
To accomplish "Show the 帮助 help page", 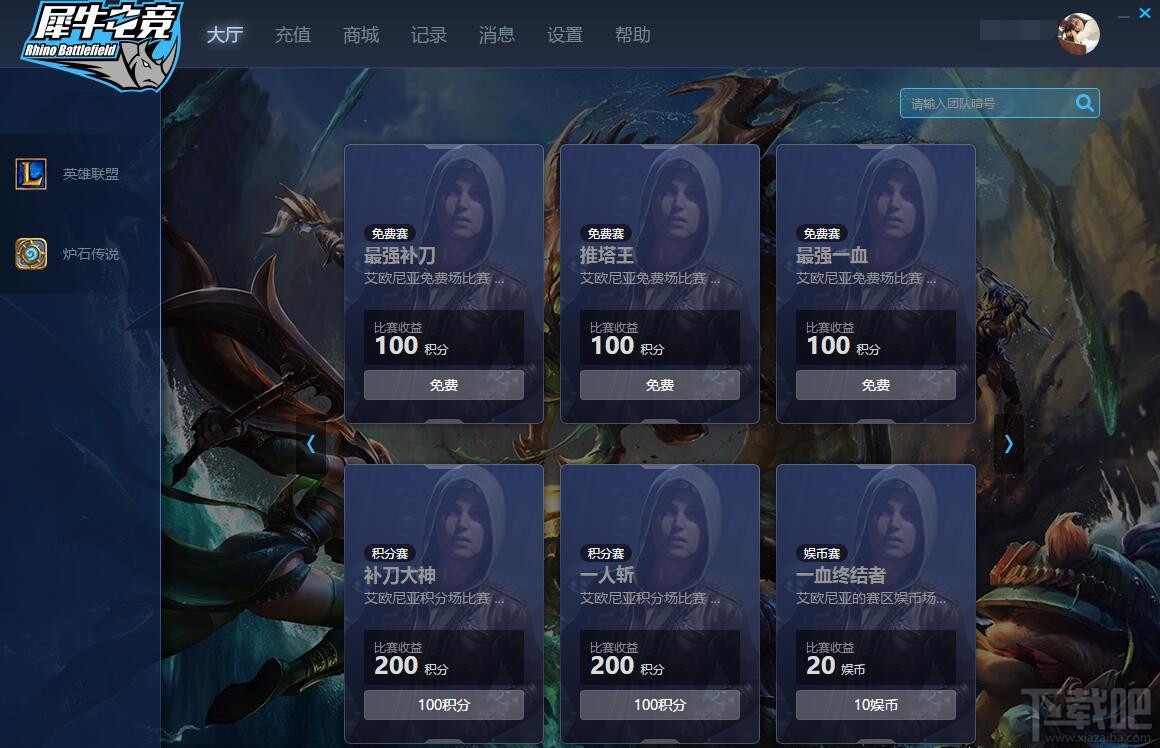I will (x=633, y=35).
